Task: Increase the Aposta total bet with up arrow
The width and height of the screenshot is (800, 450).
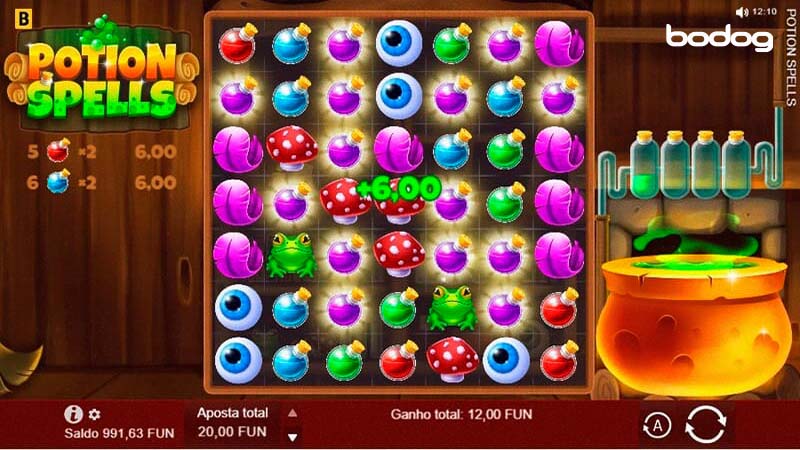Action: coord(292,412)
